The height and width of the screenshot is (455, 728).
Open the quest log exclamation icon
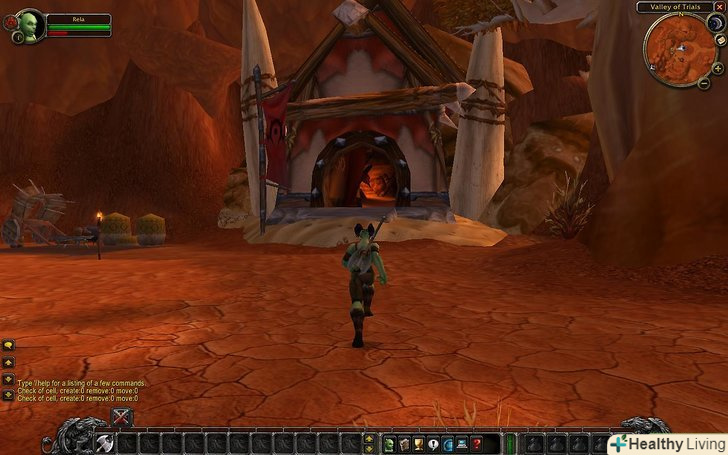coord(433,443)
